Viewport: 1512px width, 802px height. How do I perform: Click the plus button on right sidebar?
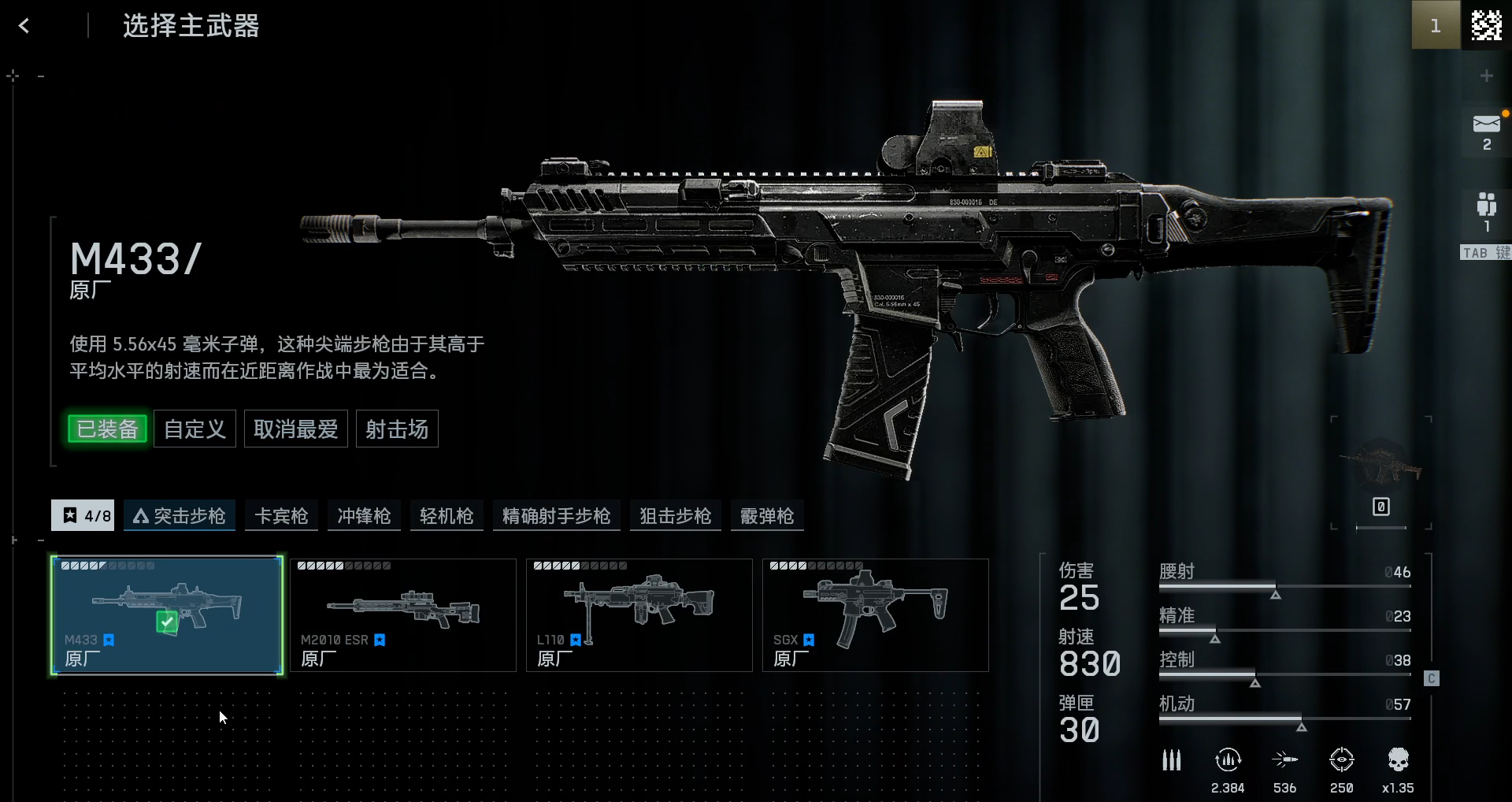click(1486, 76)
